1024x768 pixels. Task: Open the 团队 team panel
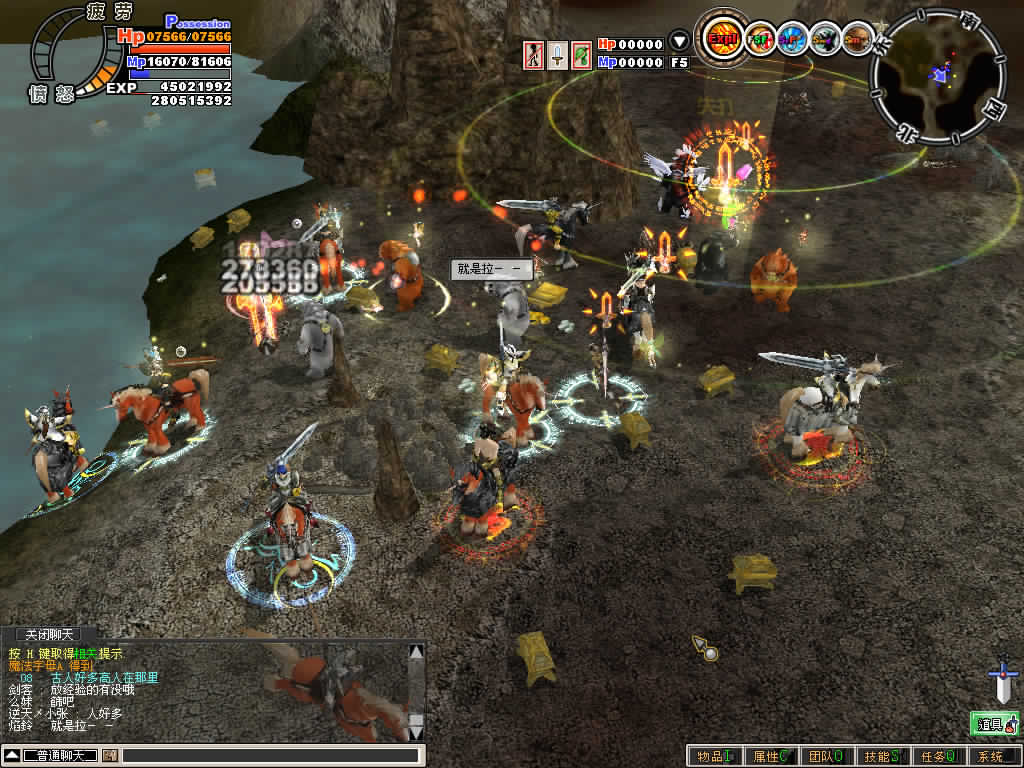pyautogui.click(x=826, y=757)
